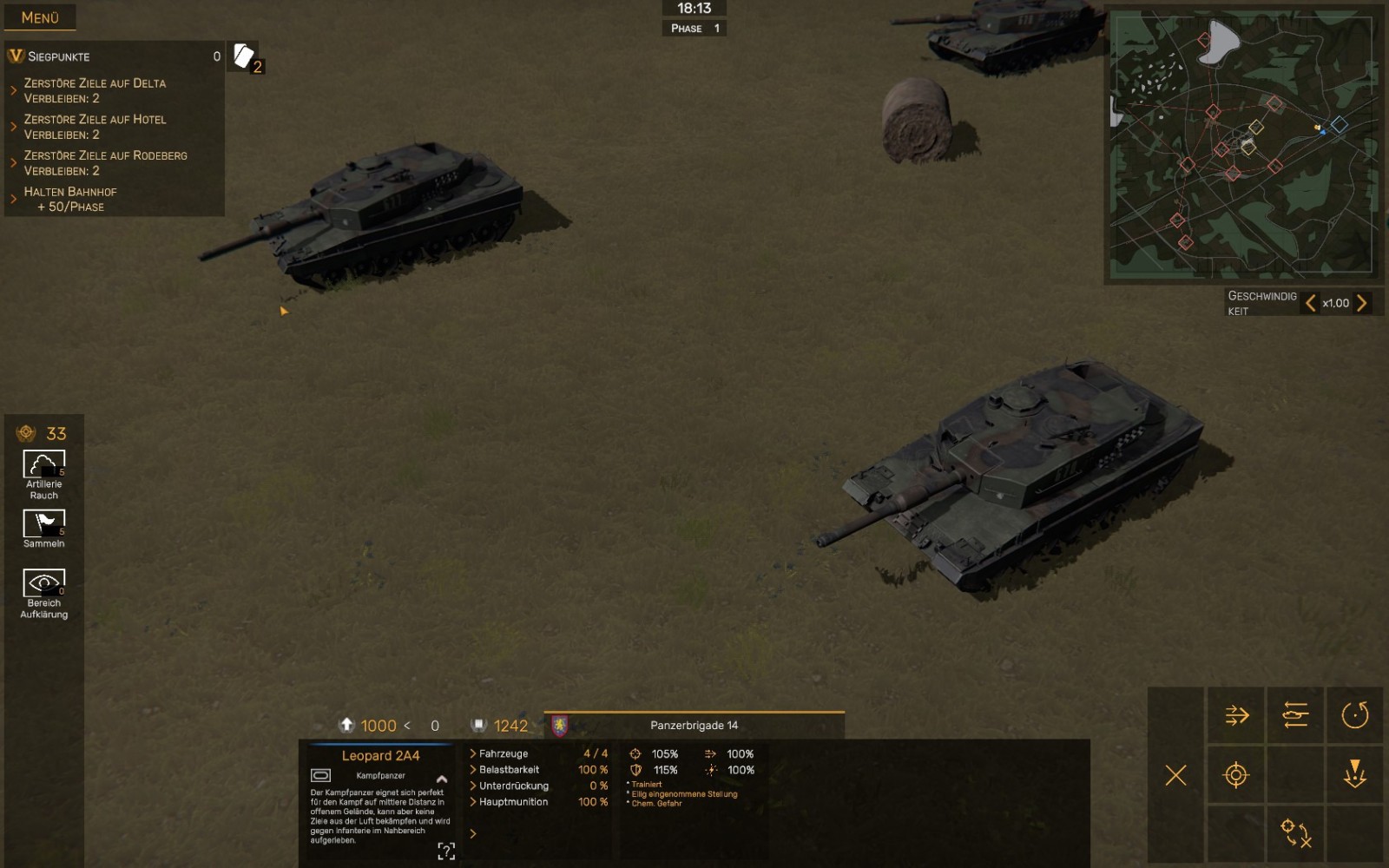Viewport: 1389px width, 868px height.
Task: Toggle the crosshair-to-X fire mode command
Action: tap(1294, 833)
